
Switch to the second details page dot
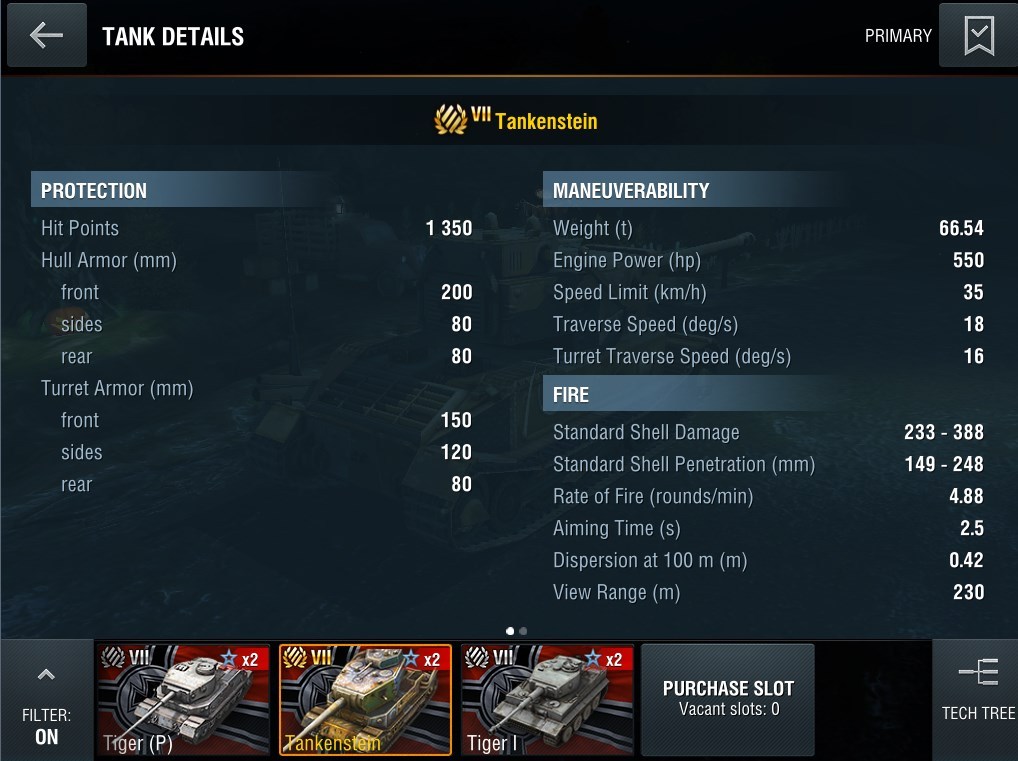click(523, 631)
